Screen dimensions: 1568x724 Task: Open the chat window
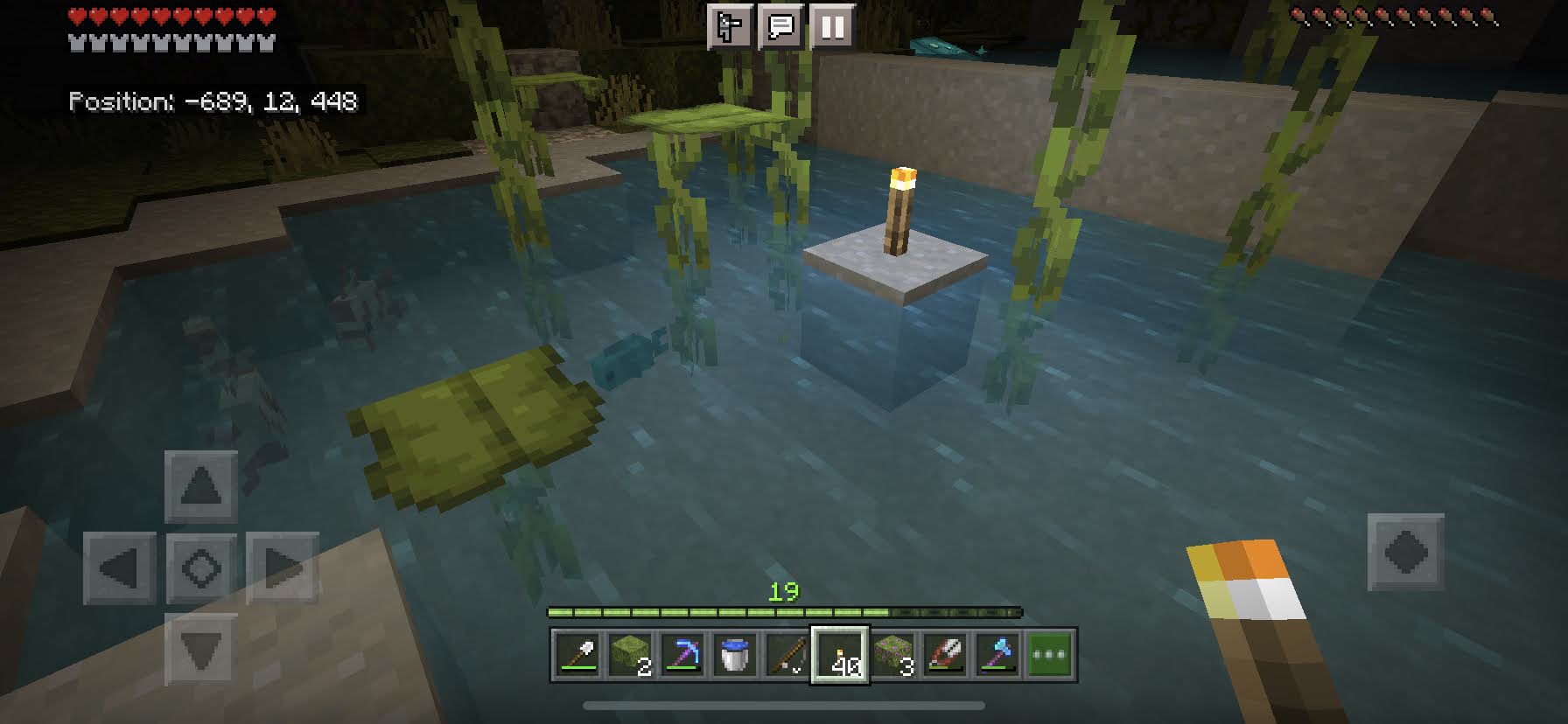tap(780, 27)
